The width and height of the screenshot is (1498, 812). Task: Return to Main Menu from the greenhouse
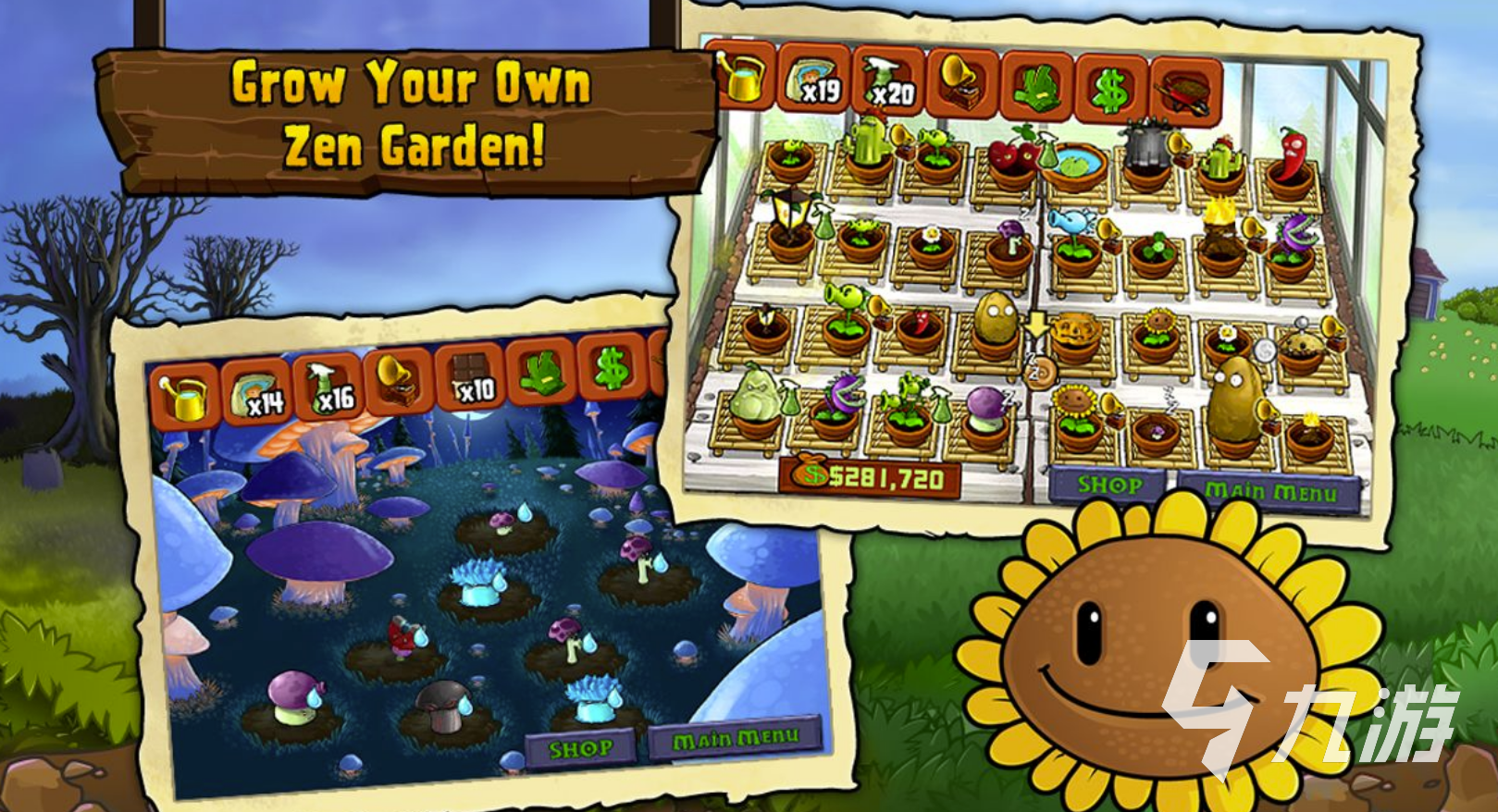1269,491
